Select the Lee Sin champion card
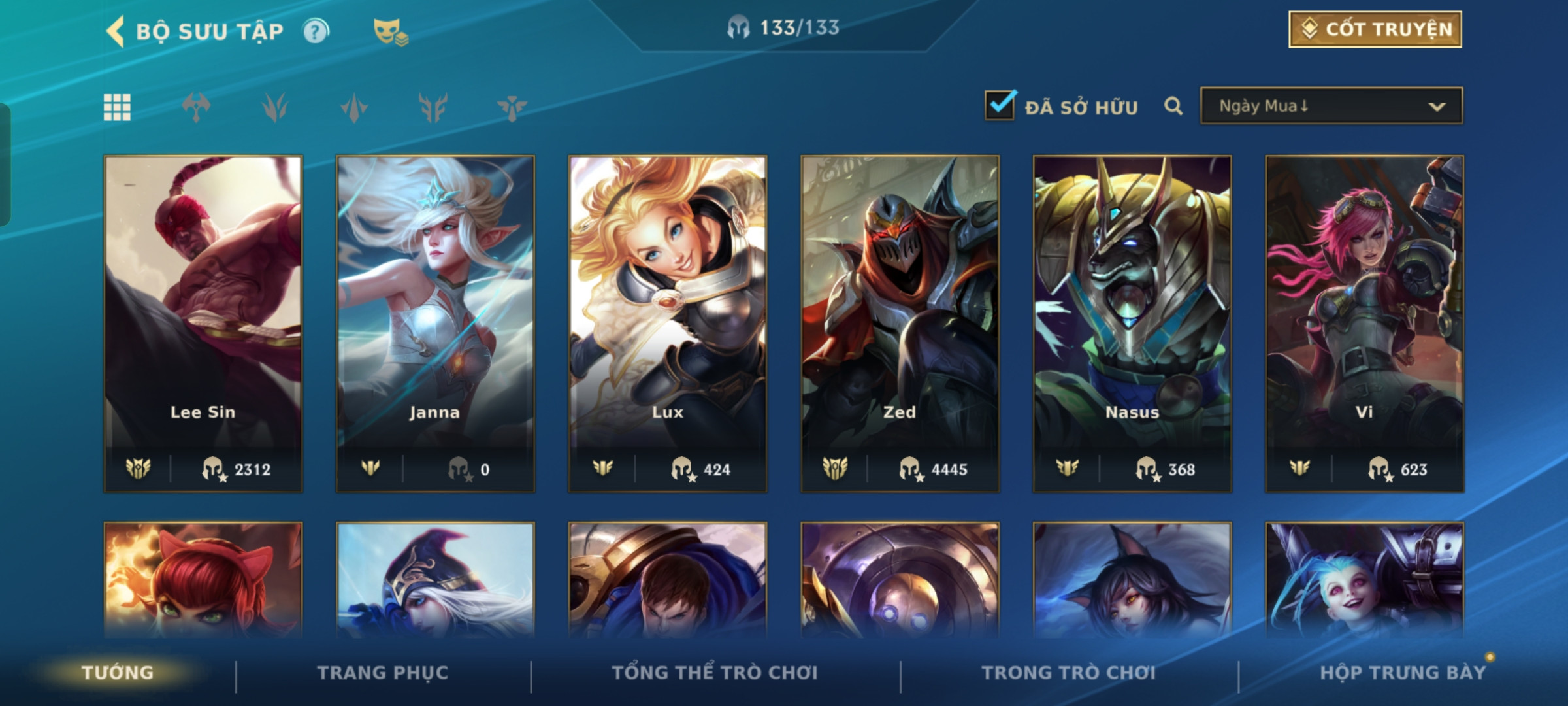Image resolution: width=1568 pixels, height=706 pixels. pyautogui.click(x=203, y=323)
